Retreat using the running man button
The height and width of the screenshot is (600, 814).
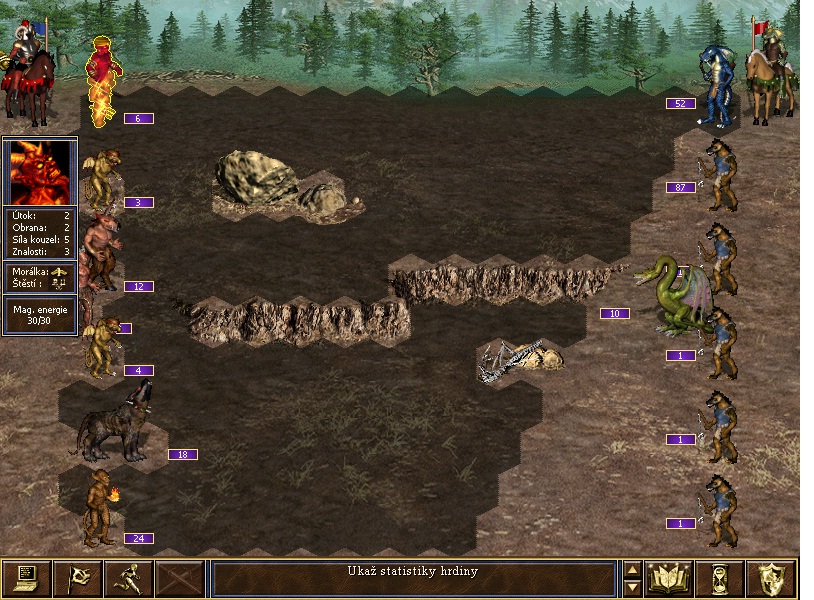(128, 578)
